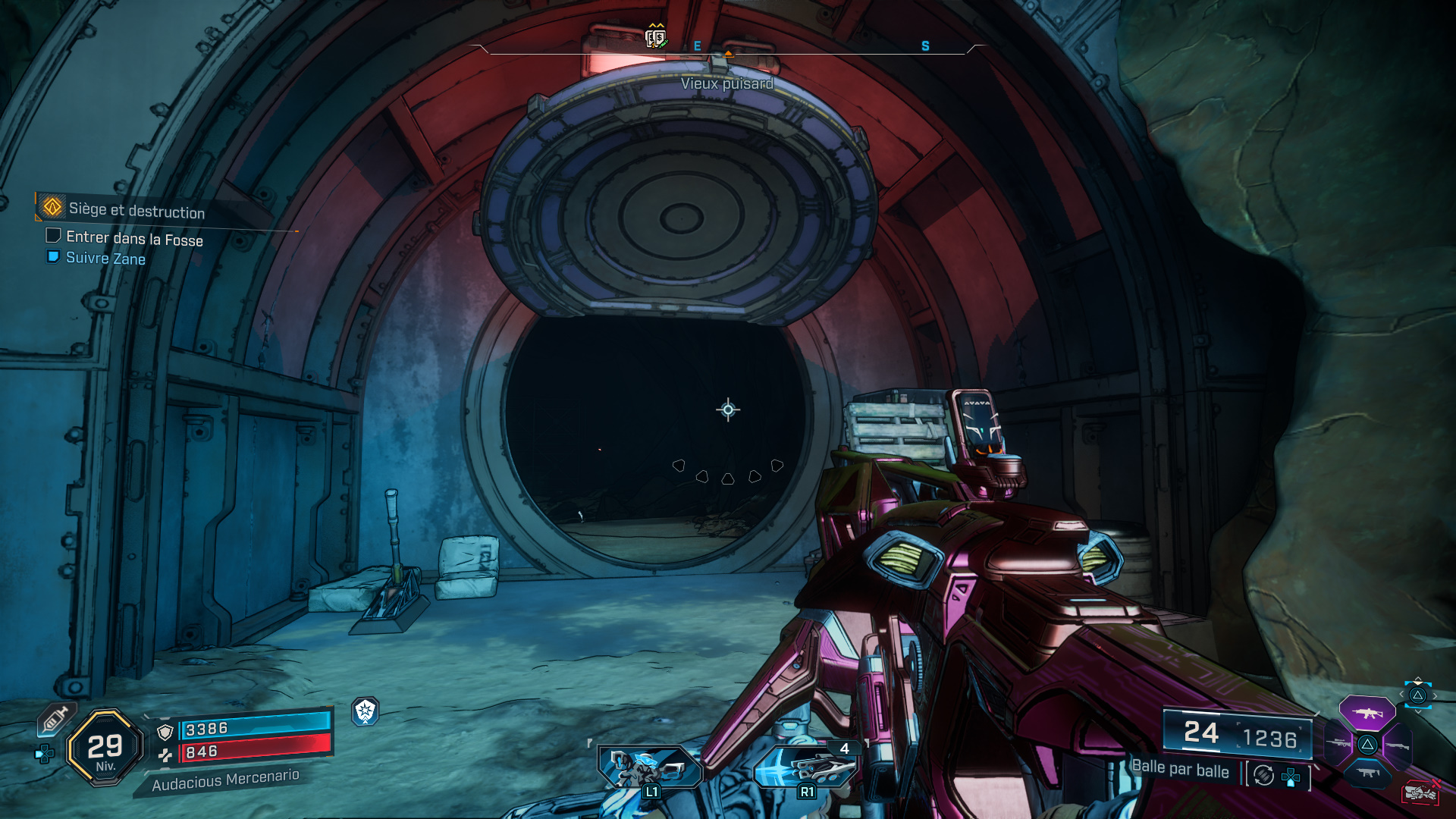Select the R1 weapon slot panel
The image size is (1456, 819).
tap(808, 766)
